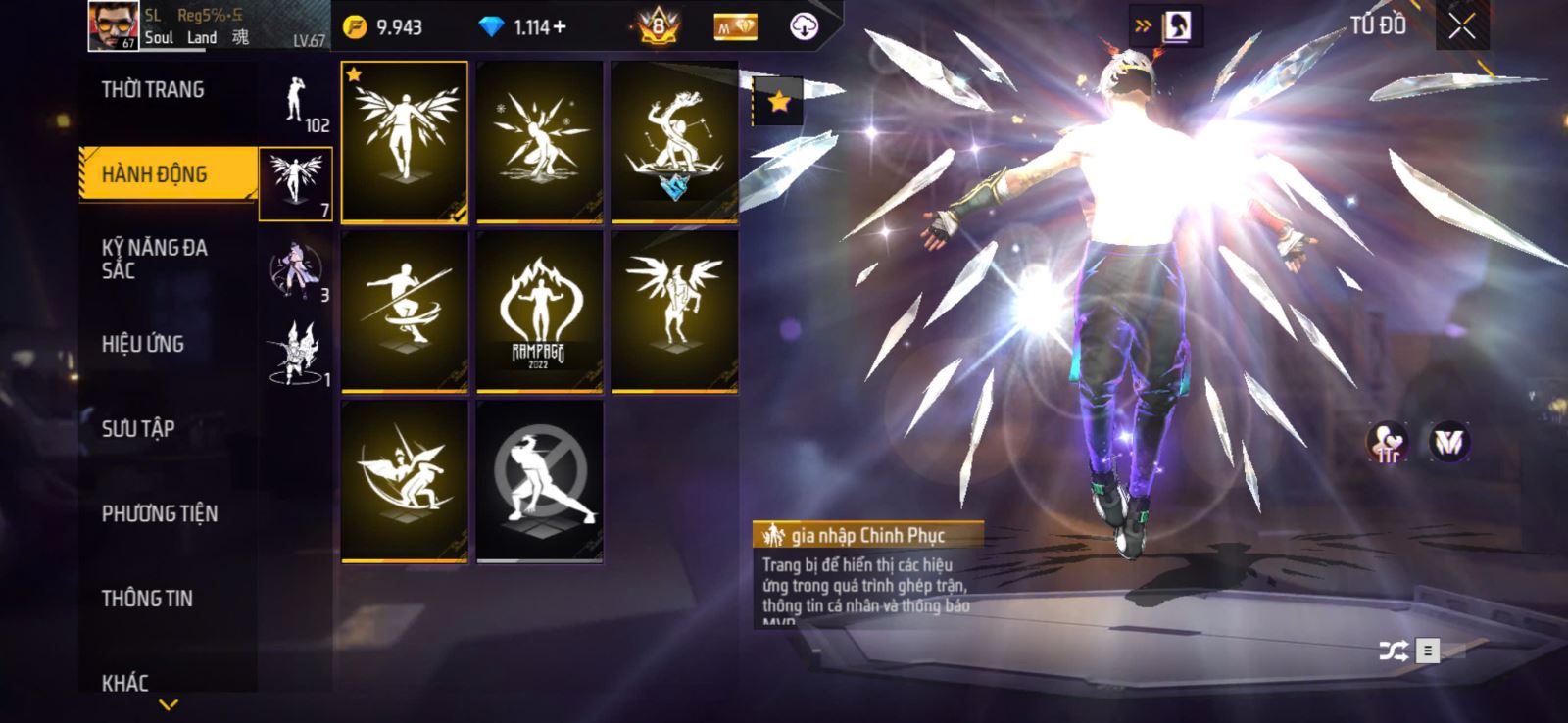Select the HÀNH ĐỘNG category
1568x723 pixels.
tap(155, 174)
